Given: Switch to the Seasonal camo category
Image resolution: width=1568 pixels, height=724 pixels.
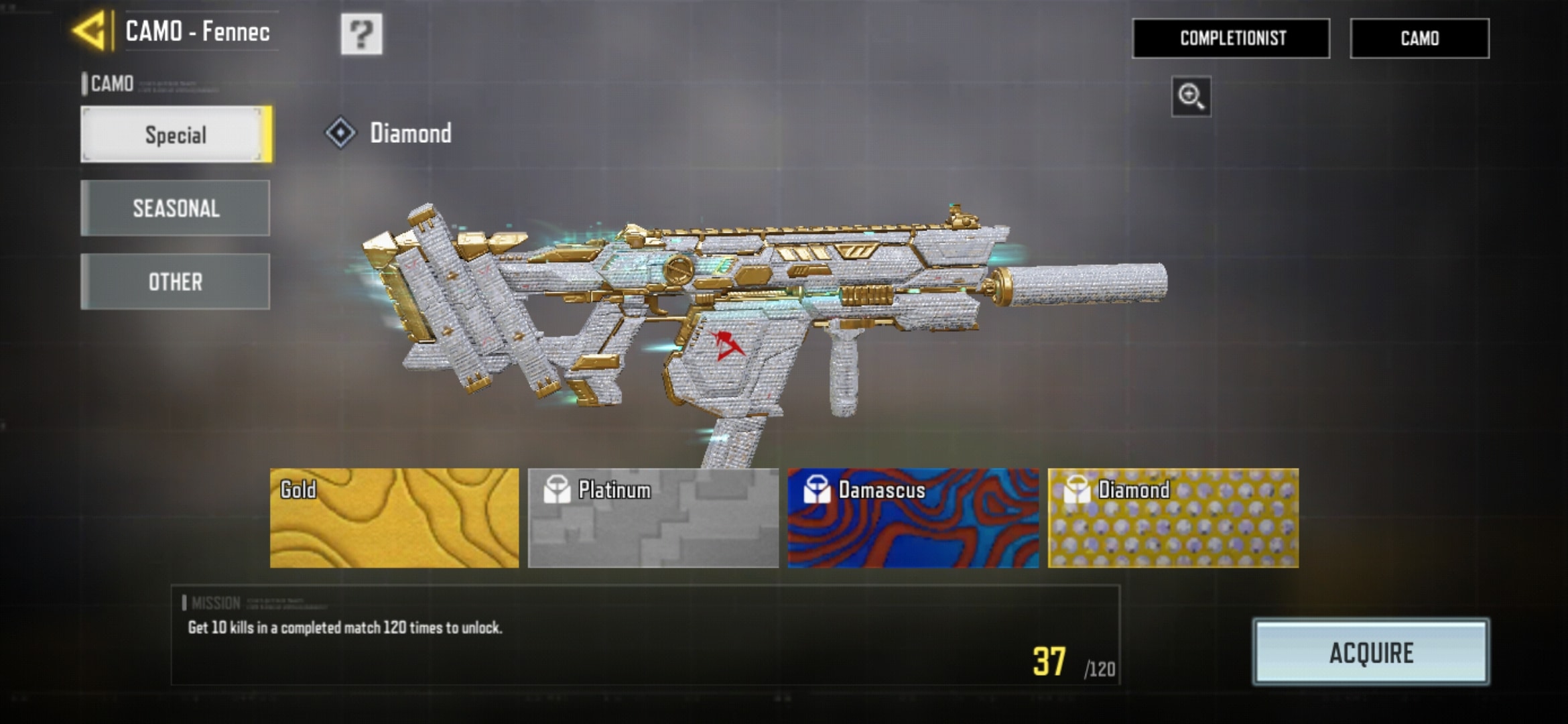Looking at the screenshot, I should pyautogui.click(x=176, y=208).
